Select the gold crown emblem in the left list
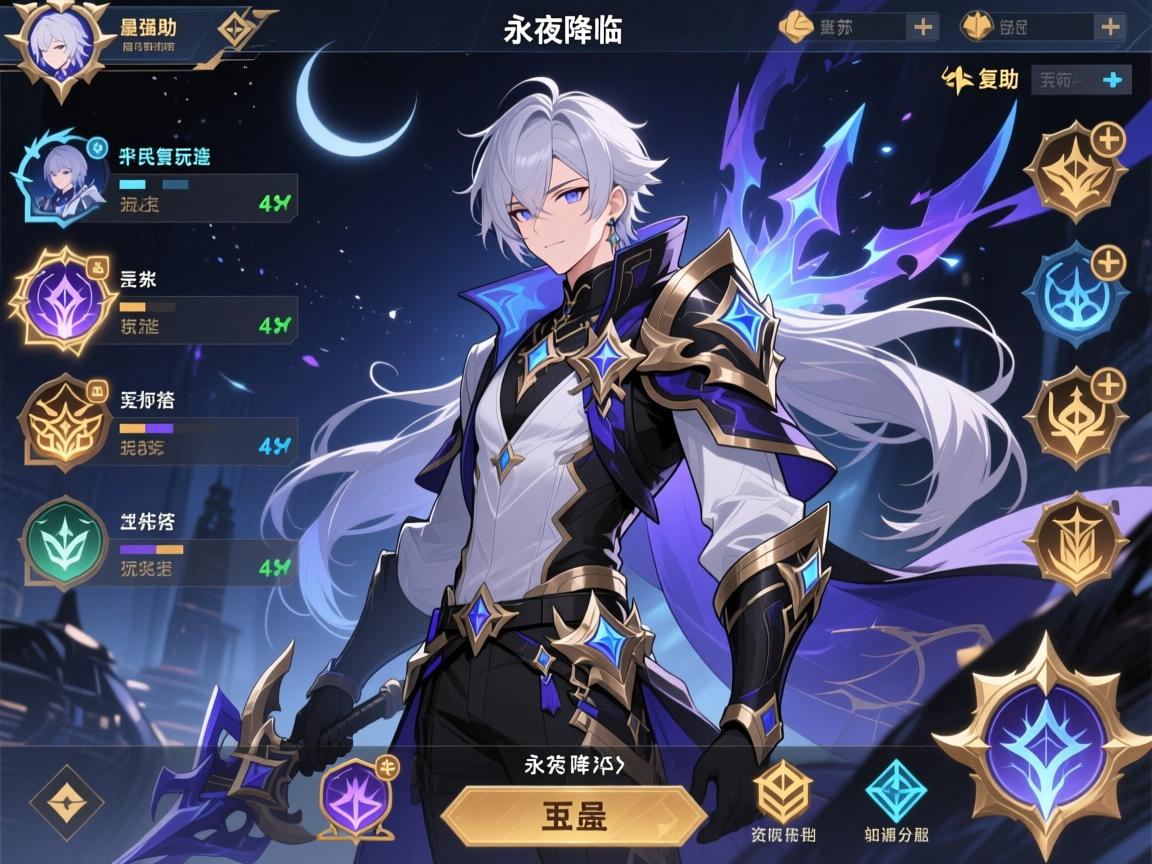Viewport: 1152px width, 864px height. (64, 425)
